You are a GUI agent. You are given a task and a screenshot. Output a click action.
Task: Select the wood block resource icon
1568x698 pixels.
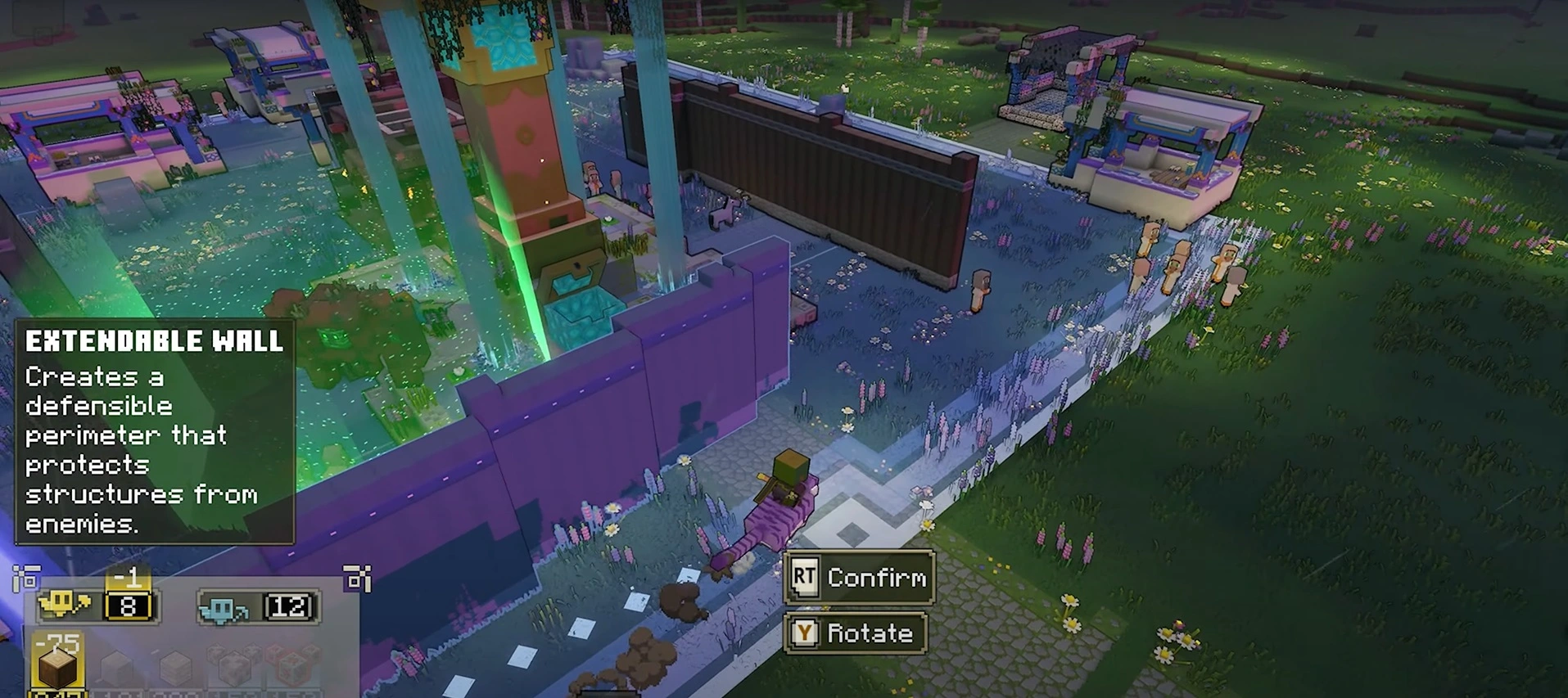coord(57,666)
